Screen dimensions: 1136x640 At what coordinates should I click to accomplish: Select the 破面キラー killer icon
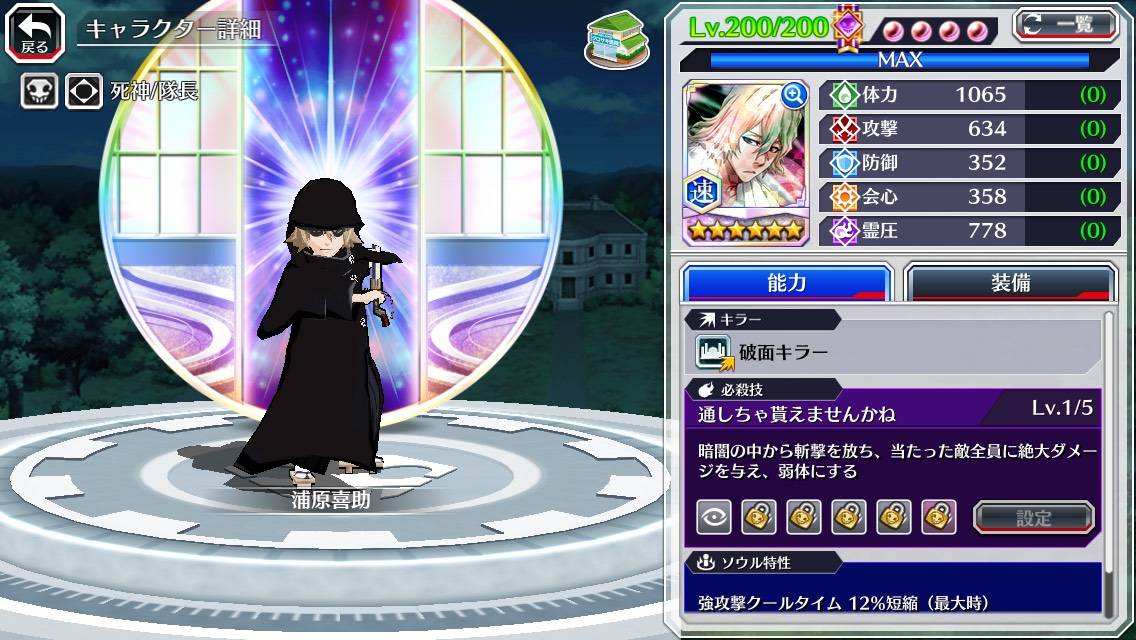point(714,352)
